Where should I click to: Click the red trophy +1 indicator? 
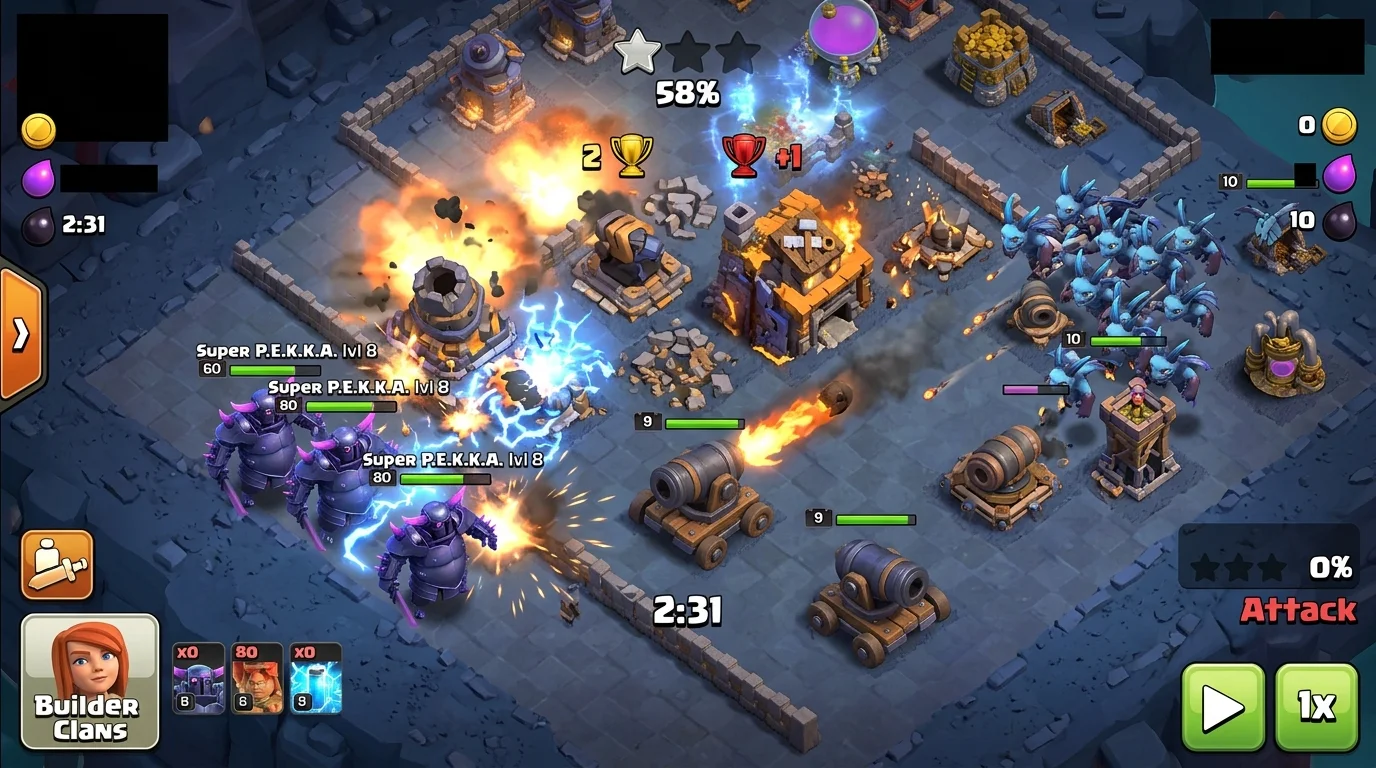pos(765,157)
